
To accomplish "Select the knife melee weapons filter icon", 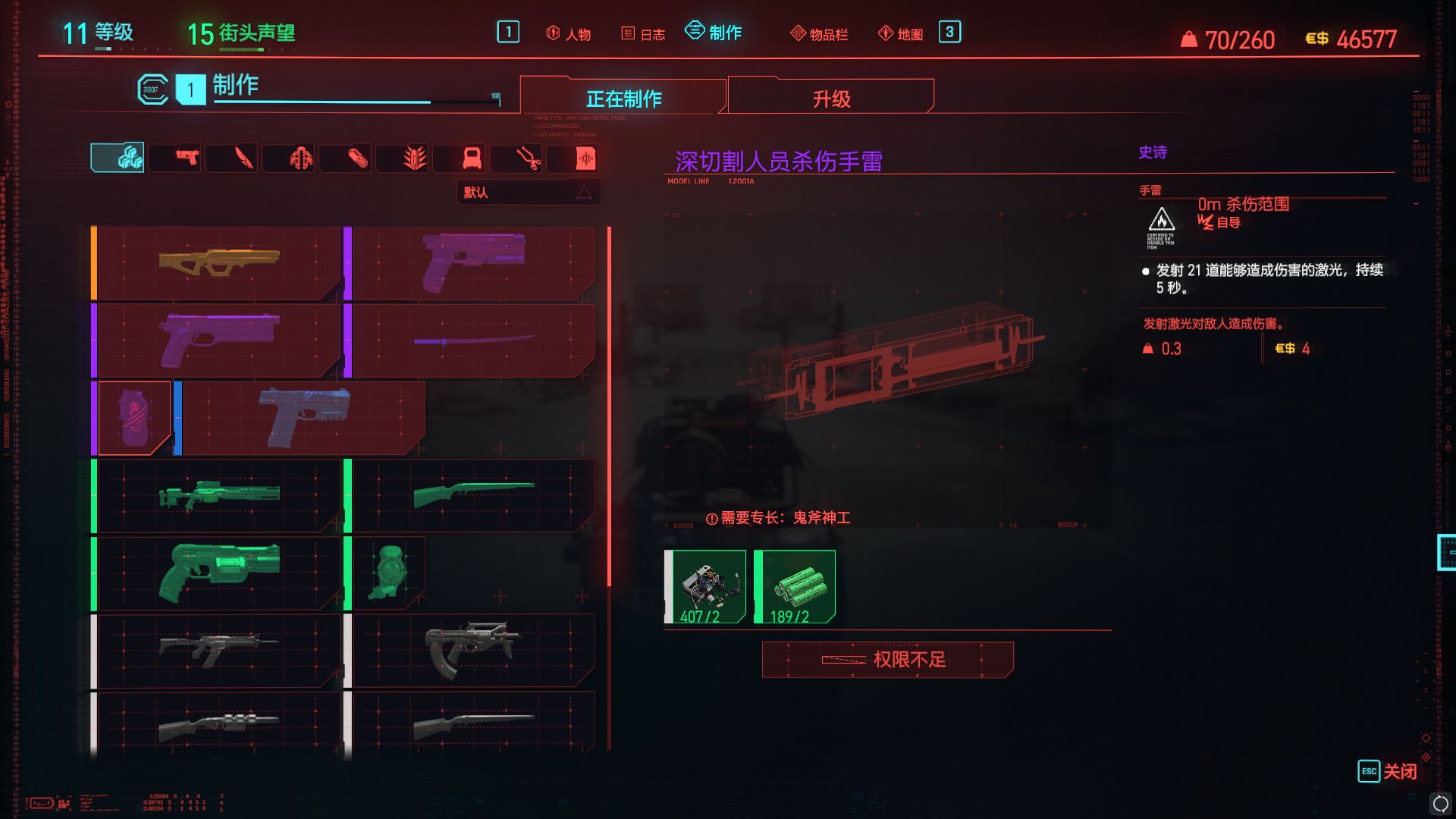I will point(231,158).
